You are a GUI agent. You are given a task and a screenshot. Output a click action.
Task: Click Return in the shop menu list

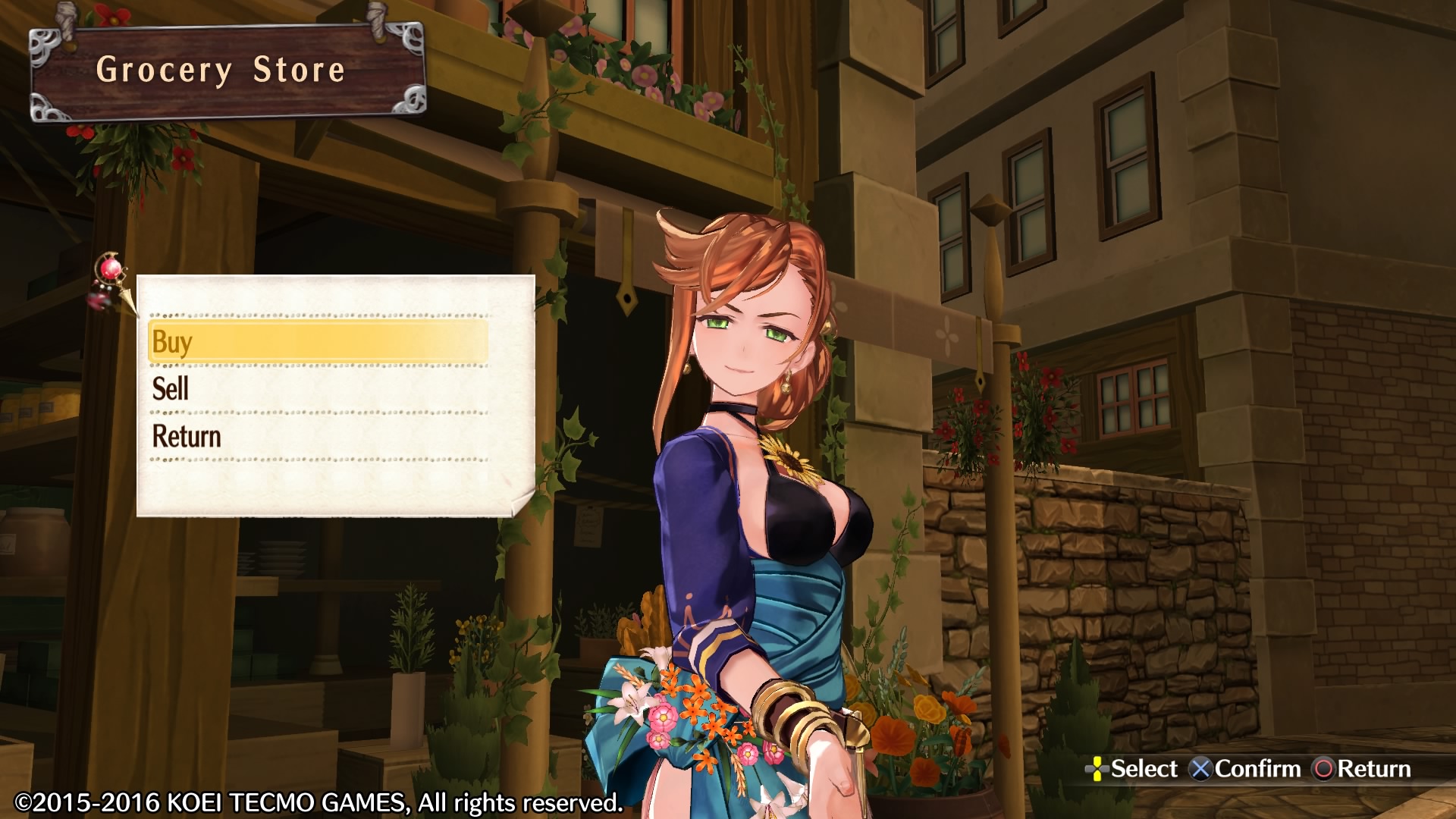317,437
